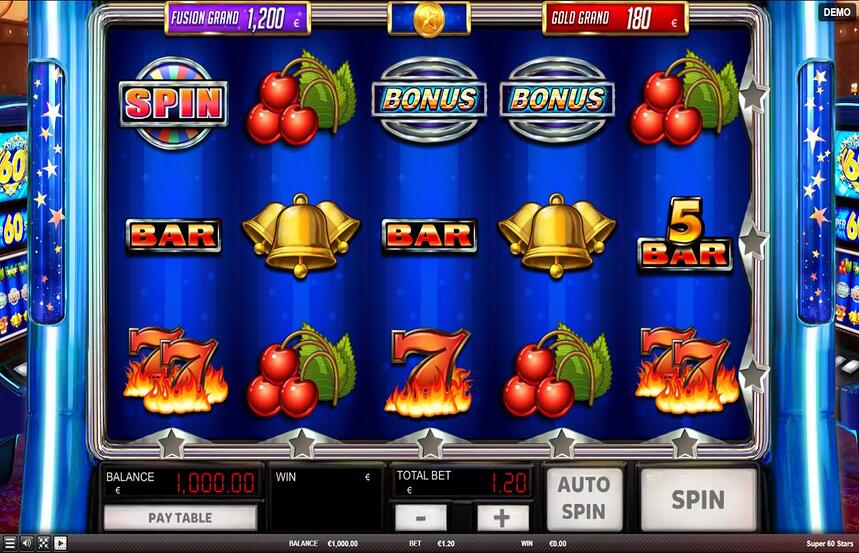Start Auto Spin mode
The height and width of the screenshot is (553, 859).
coord(583,498)
